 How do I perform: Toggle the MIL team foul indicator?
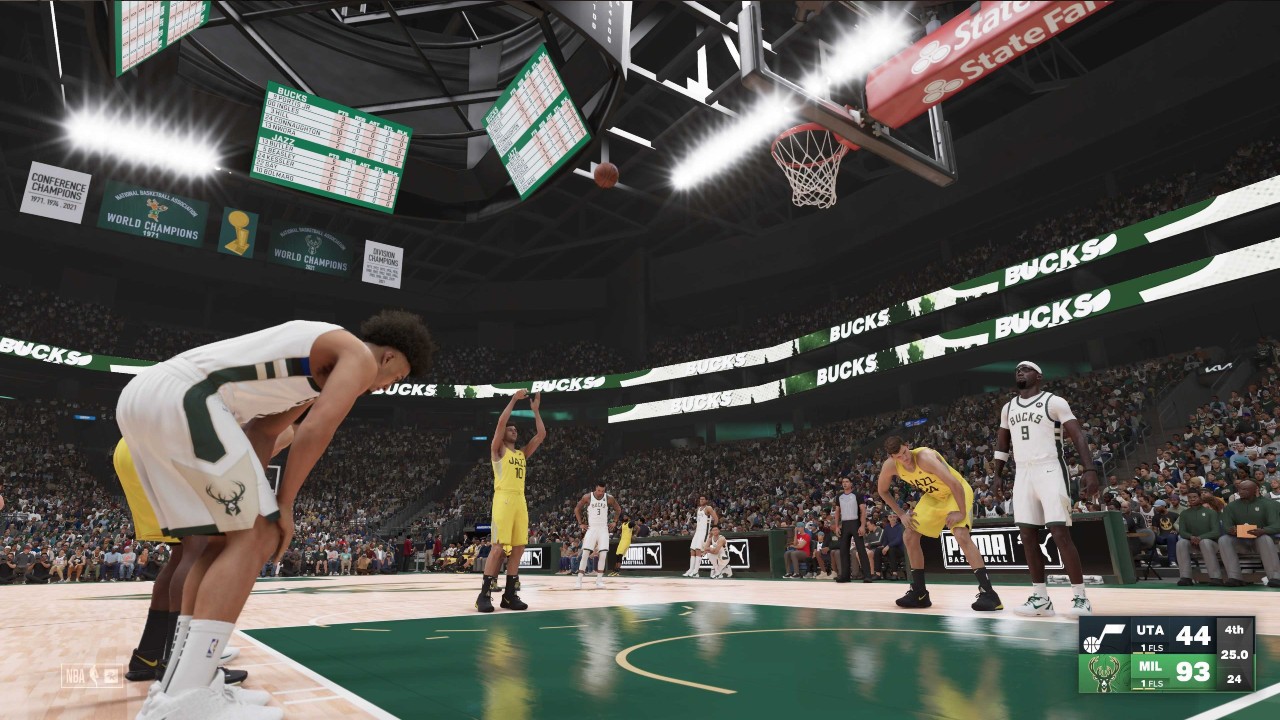point(1150,683)
